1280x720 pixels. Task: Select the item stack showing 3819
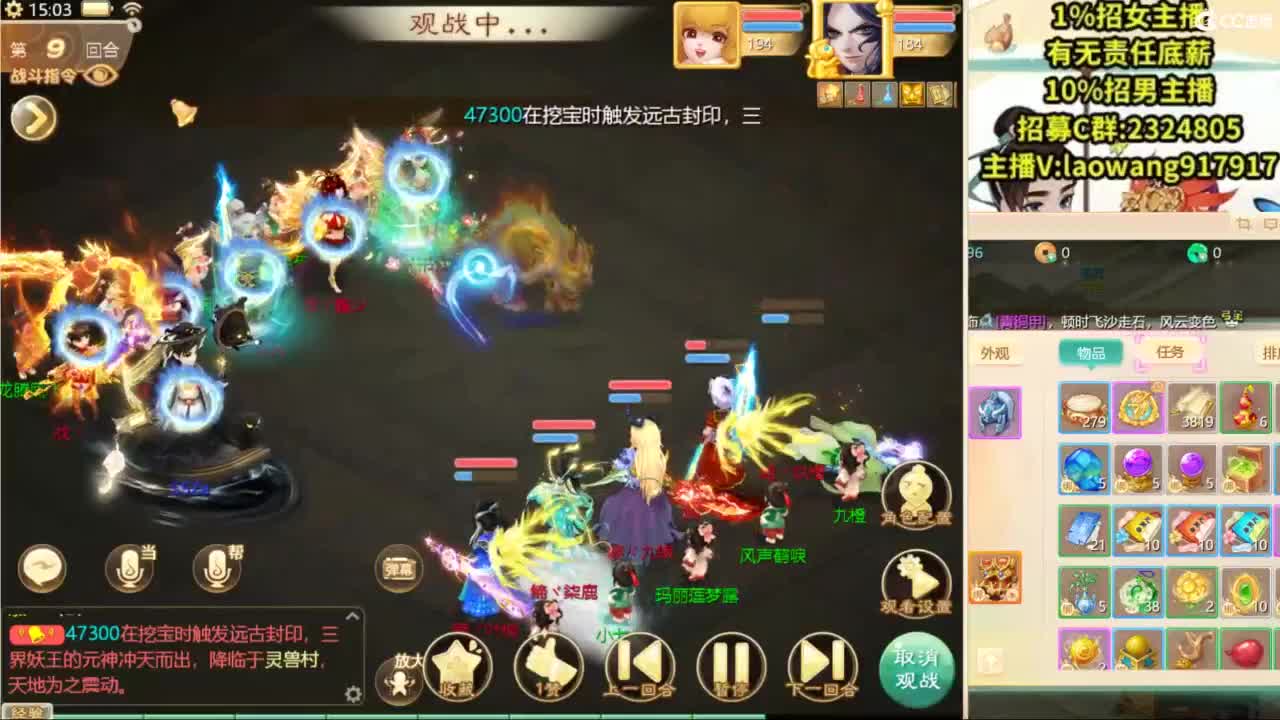click(x=1193, y=408)
